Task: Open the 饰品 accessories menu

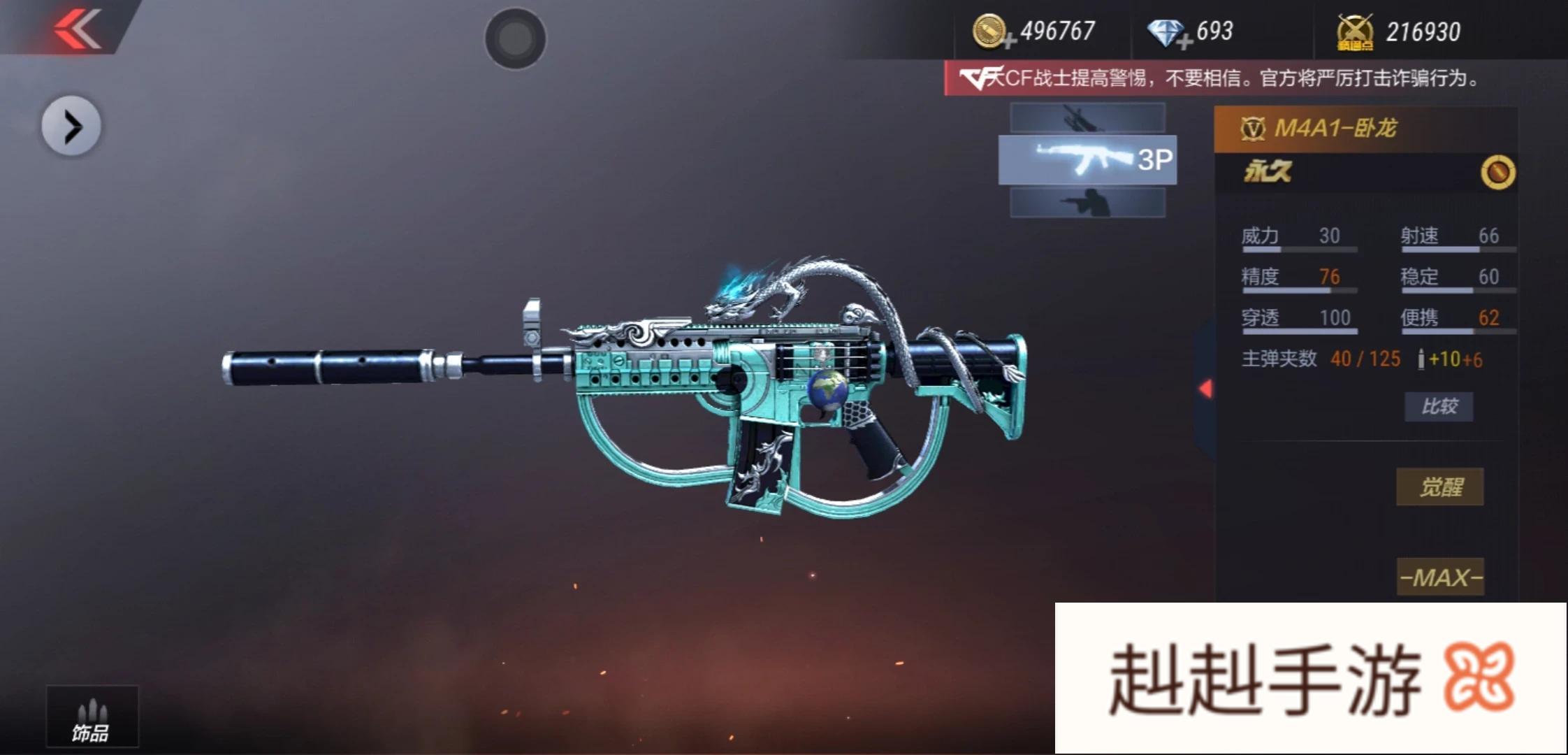Action: tap(92, 718)
